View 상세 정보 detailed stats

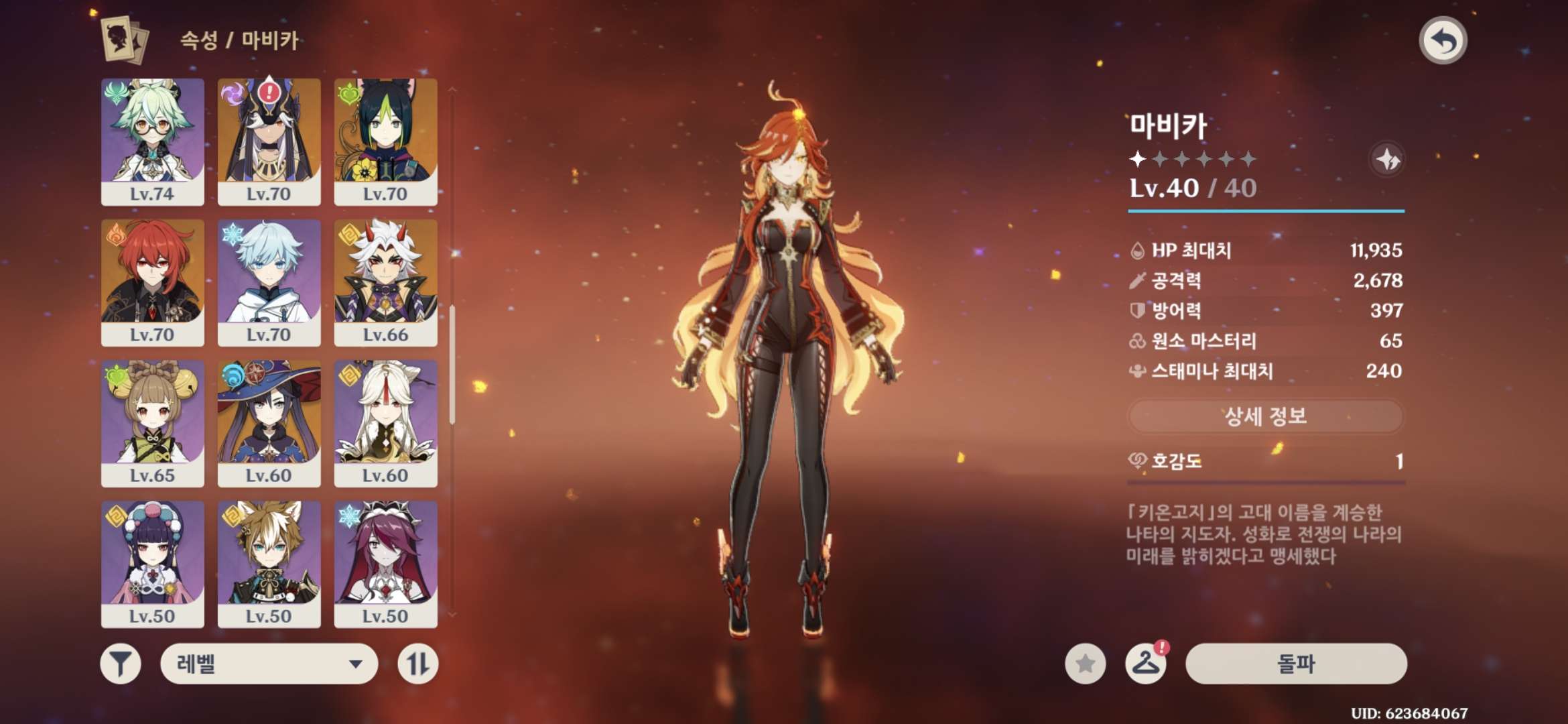tap(1265, 416)
